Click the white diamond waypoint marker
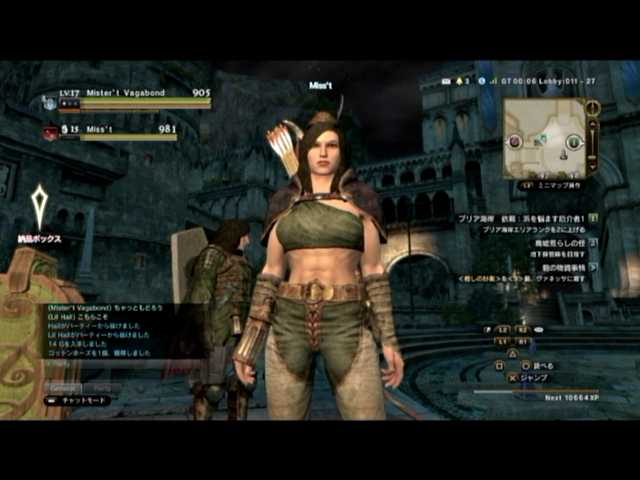Image resolution: width=640 pixels, height=480 pixels. tap(39, 205)
